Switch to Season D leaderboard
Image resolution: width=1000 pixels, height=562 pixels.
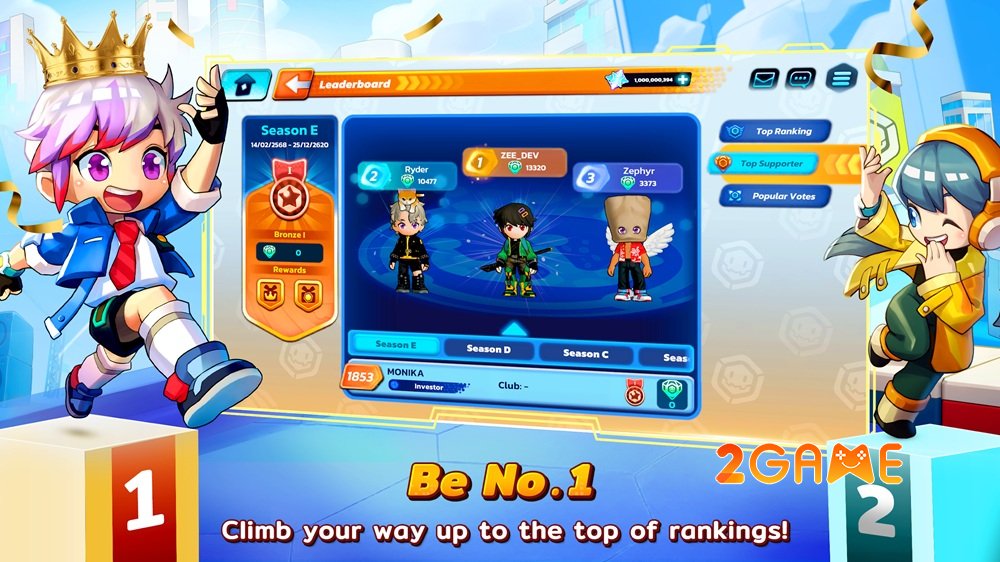(488, 350)
